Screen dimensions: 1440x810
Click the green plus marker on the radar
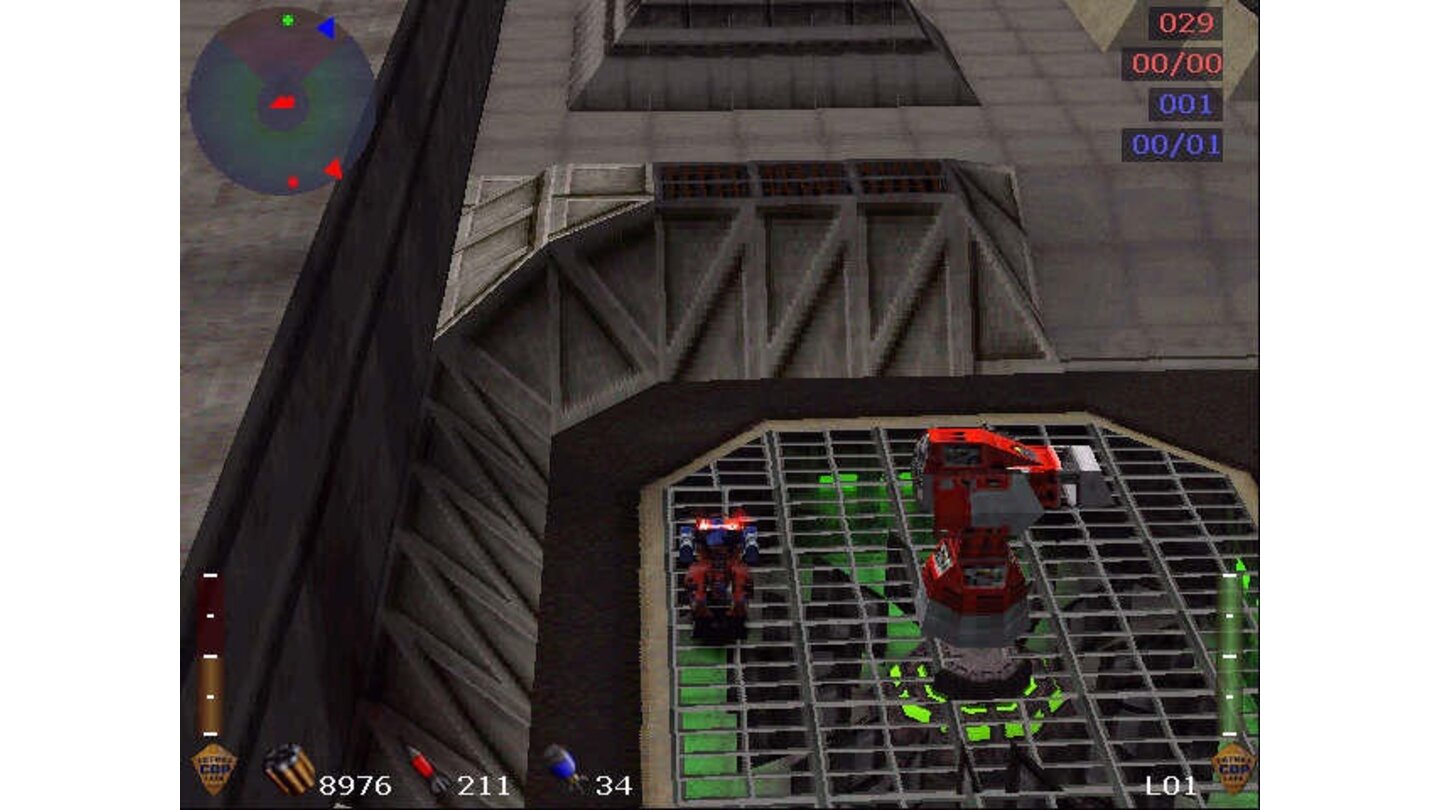click(287, 20)
